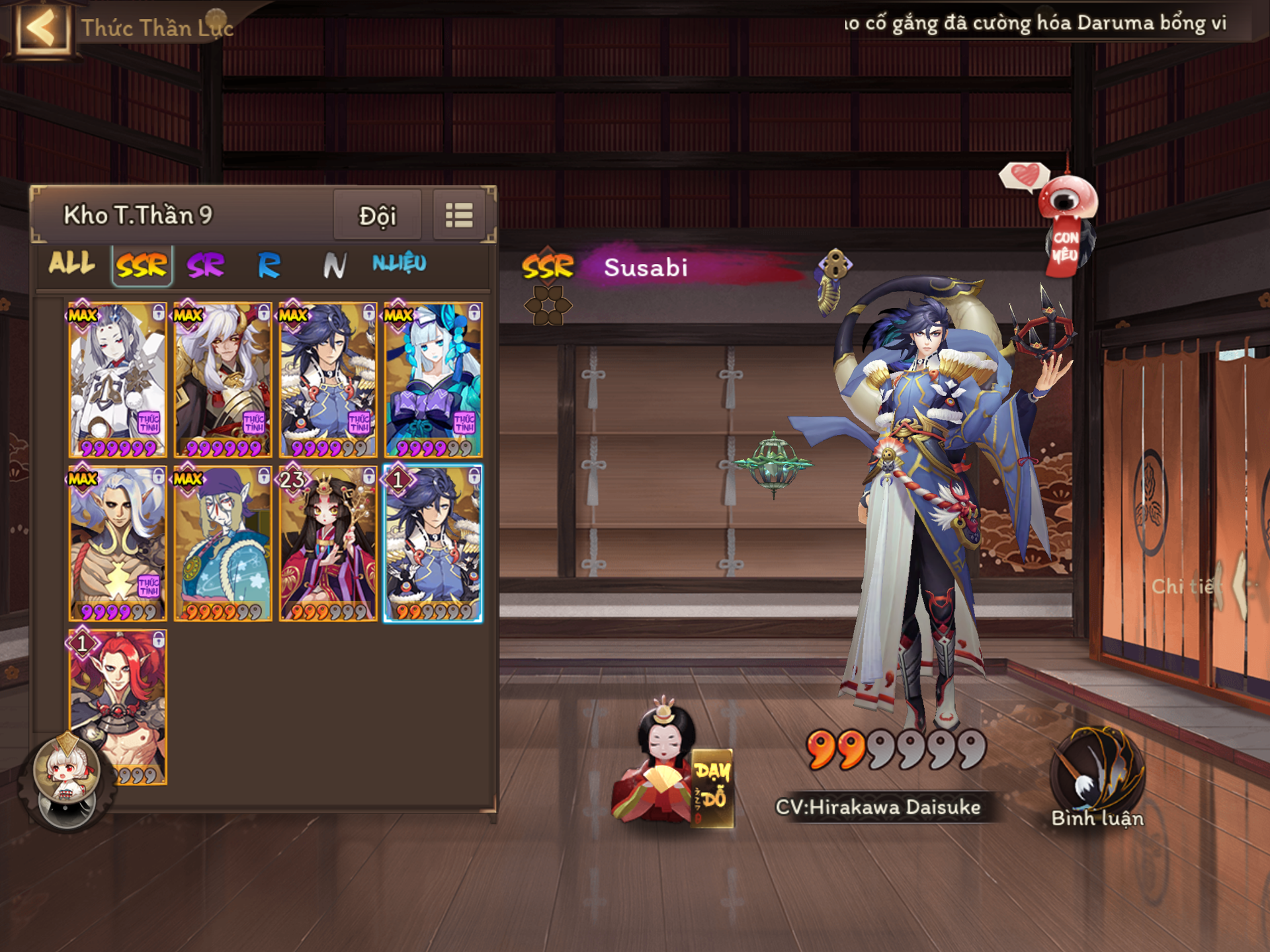Open the Đội team button
The image size is (1270, 952).
coord(377,216)
